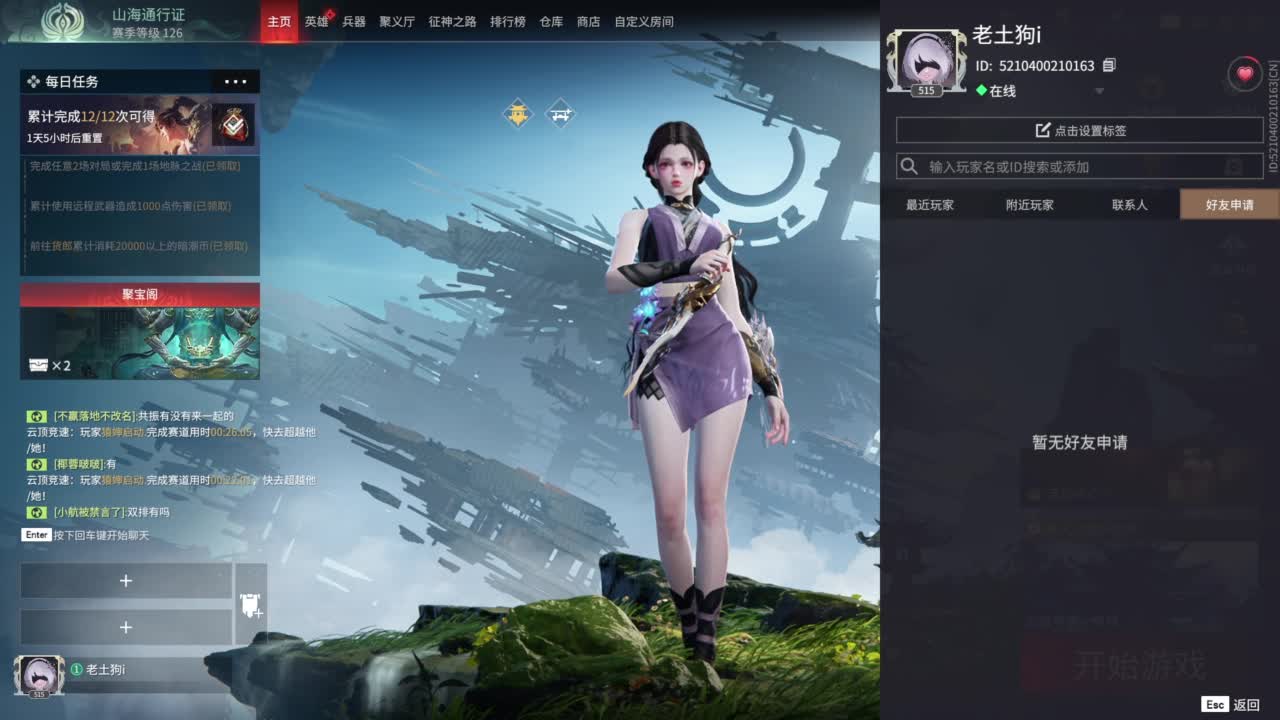Select the gold emblem icon above the character

518,113
